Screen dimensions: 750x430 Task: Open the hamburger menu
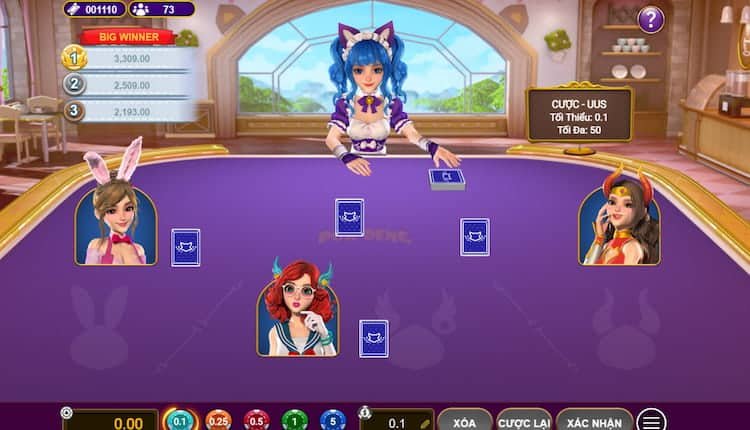[x=652, y=421]
